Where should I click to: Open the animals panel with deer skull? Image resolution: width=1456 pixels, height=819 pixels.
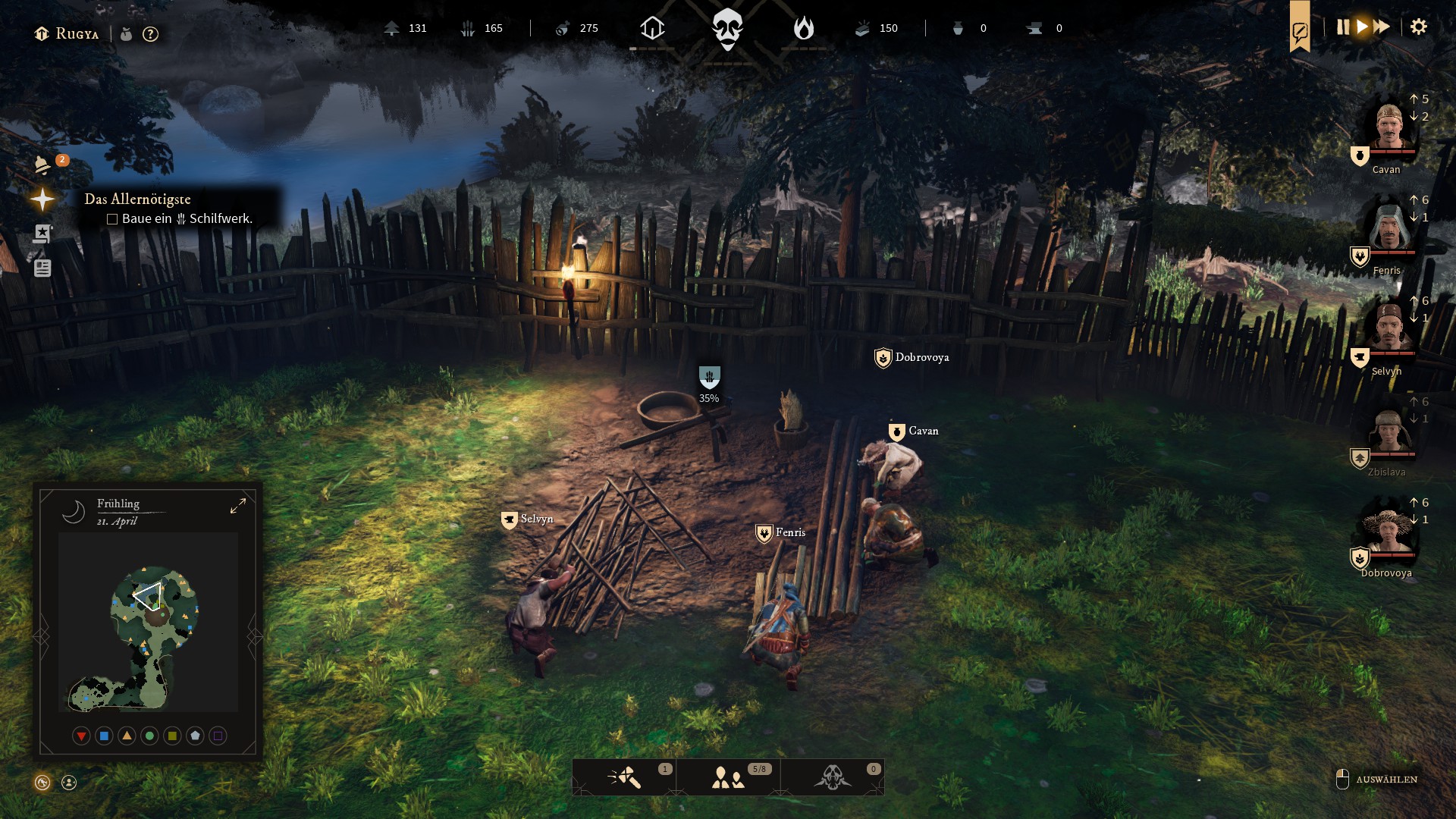point(833,777)
